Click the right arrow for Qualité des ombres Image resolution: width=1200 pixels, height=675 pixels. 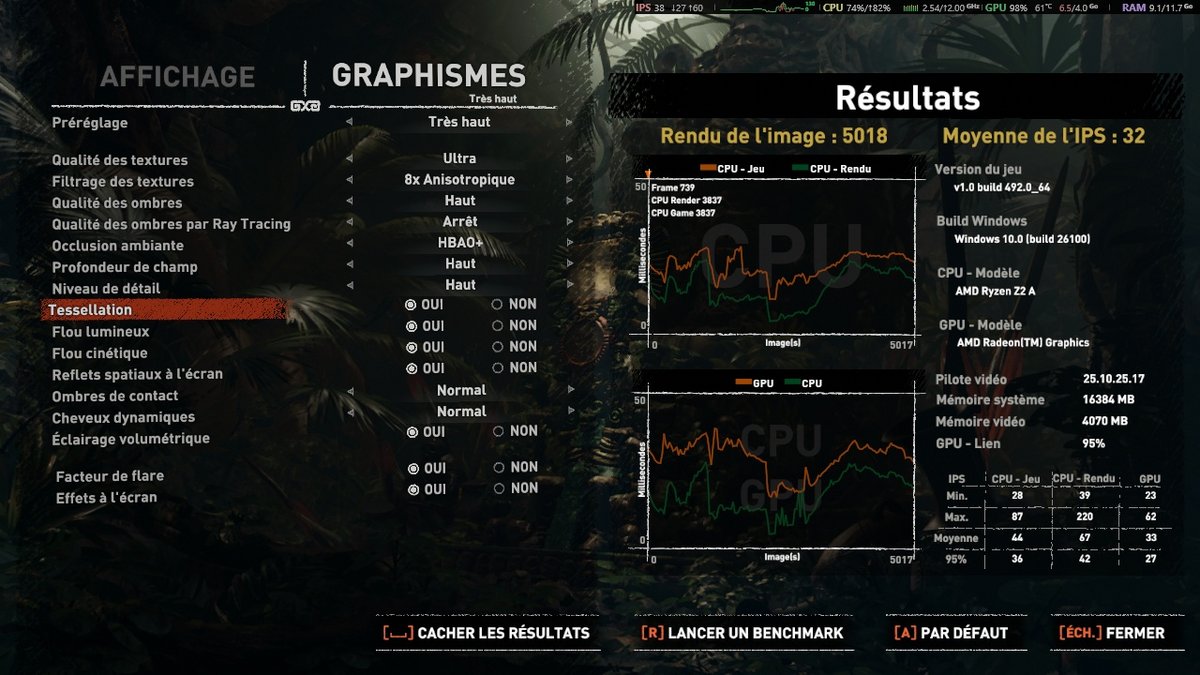click(x=569, y=202)
